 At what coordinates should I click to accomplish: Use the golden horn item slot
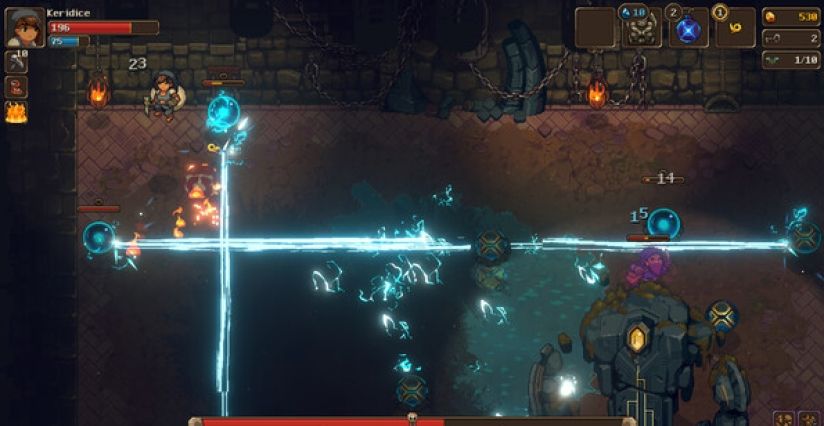click(734, 30)
